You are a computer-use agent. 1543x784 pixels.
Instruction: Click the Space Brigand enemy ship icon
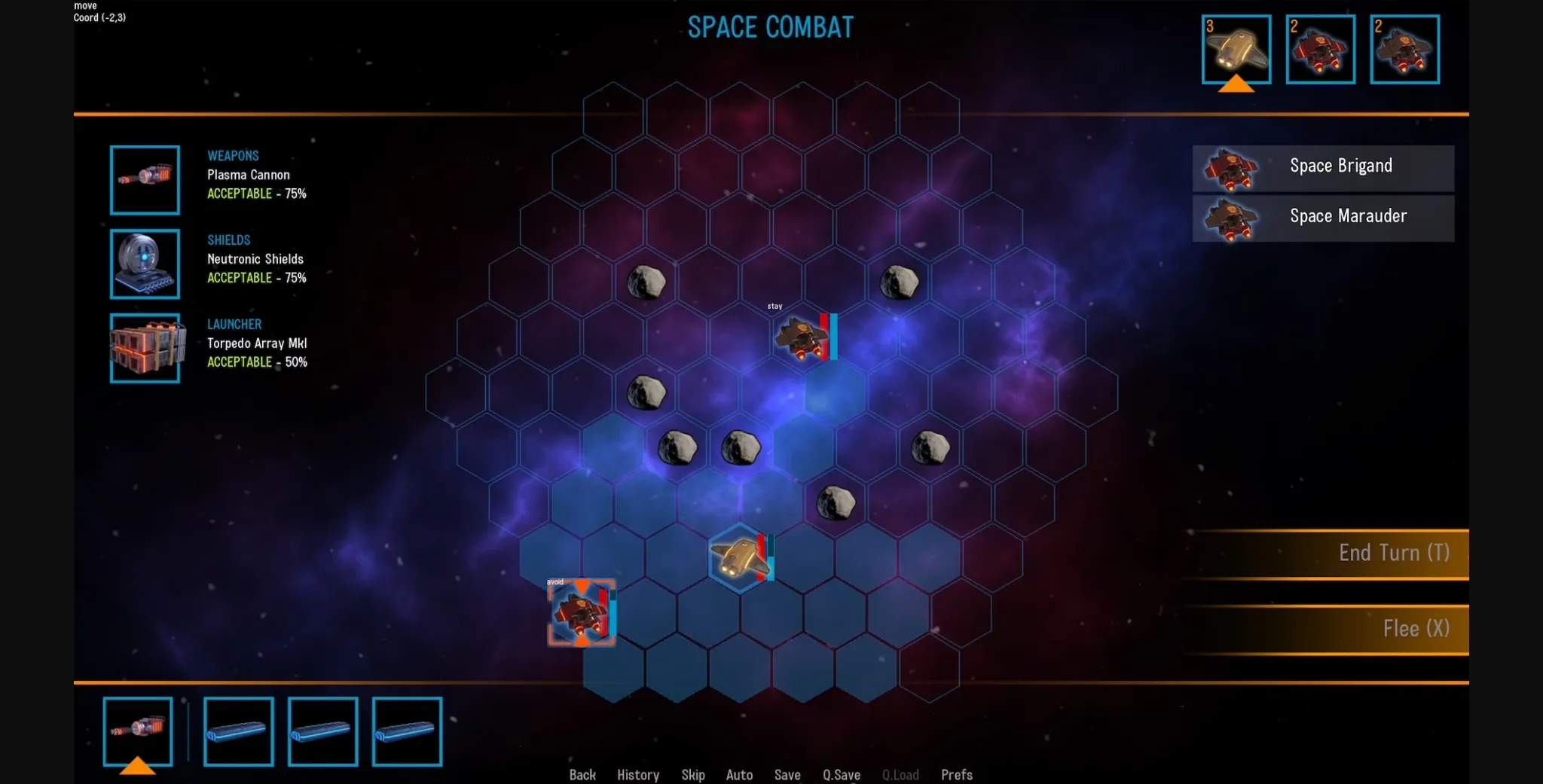pos(1230,168)
